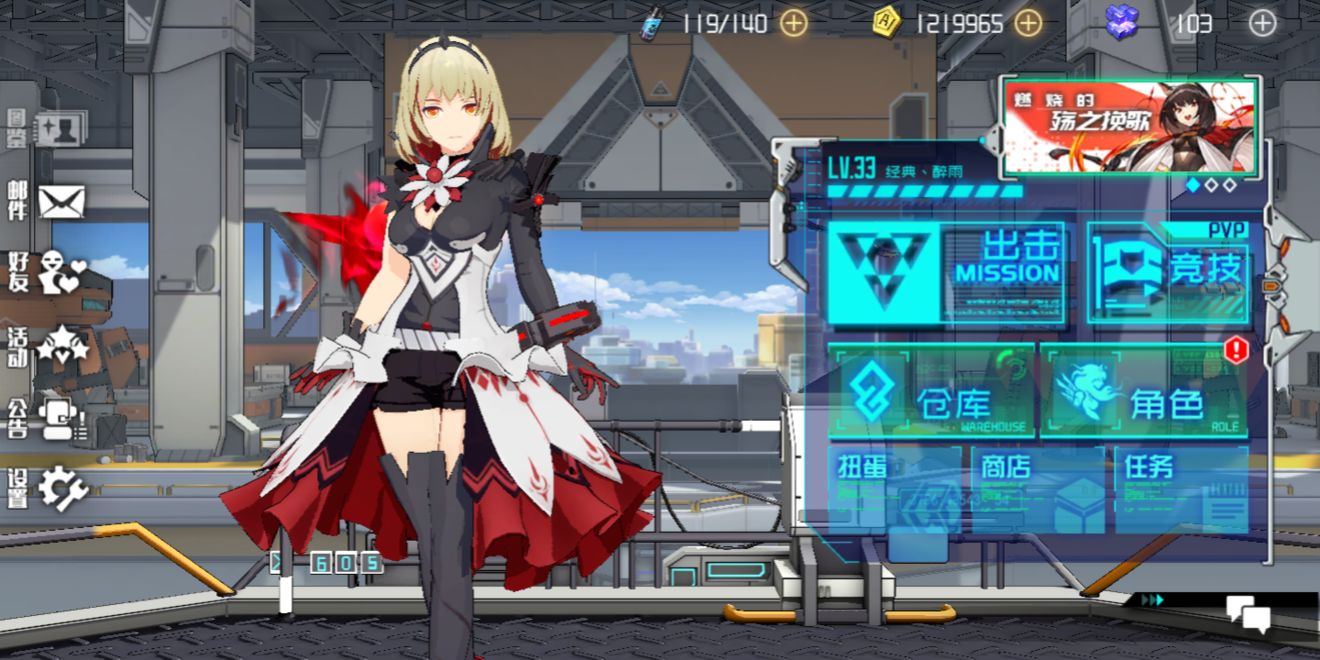
Task: Open the 殇之挽歌 event banner
Action: (x=1130, y=127)
